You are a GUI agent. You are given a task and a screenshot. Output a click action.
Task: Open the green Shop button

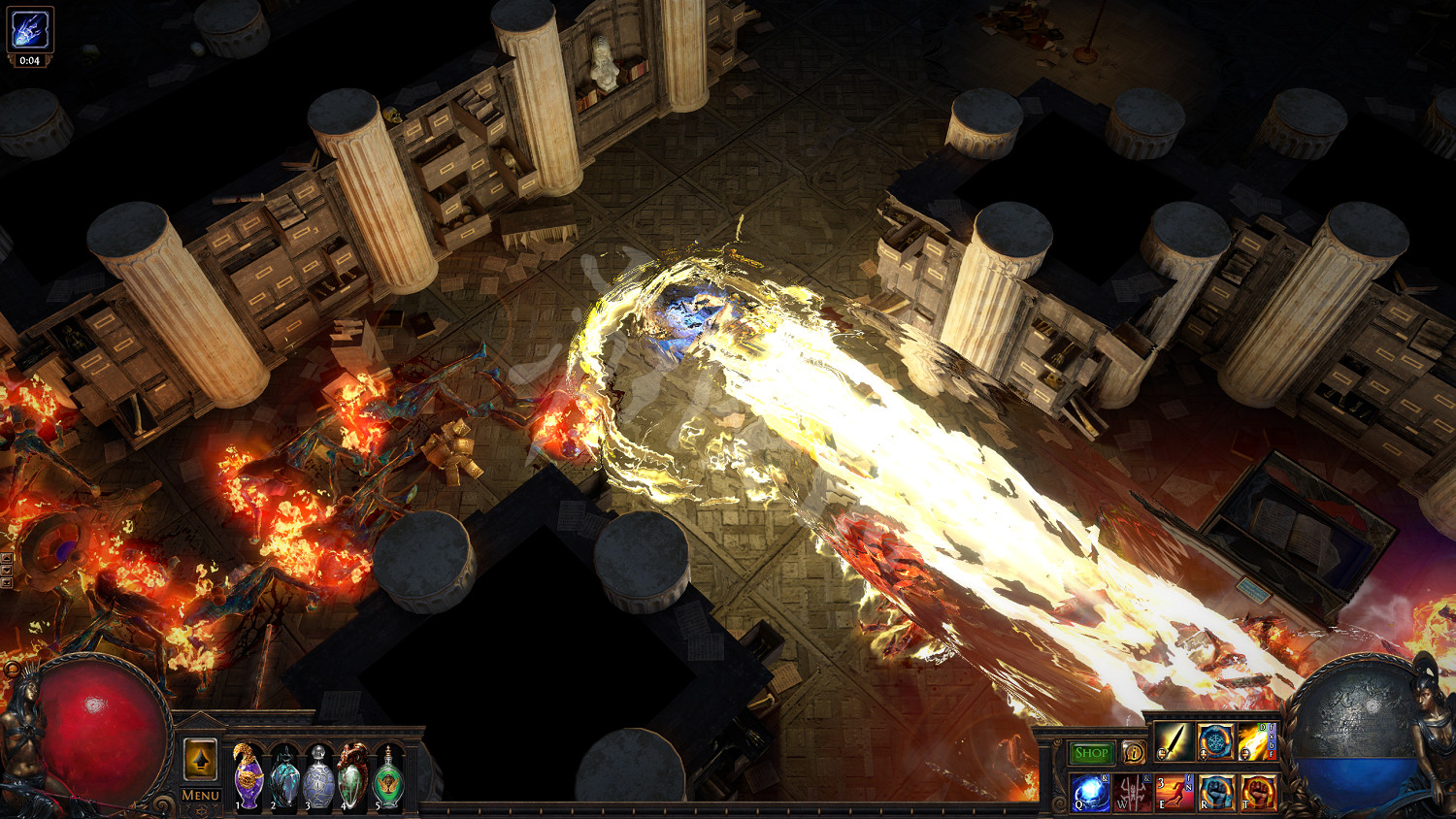1091,753
